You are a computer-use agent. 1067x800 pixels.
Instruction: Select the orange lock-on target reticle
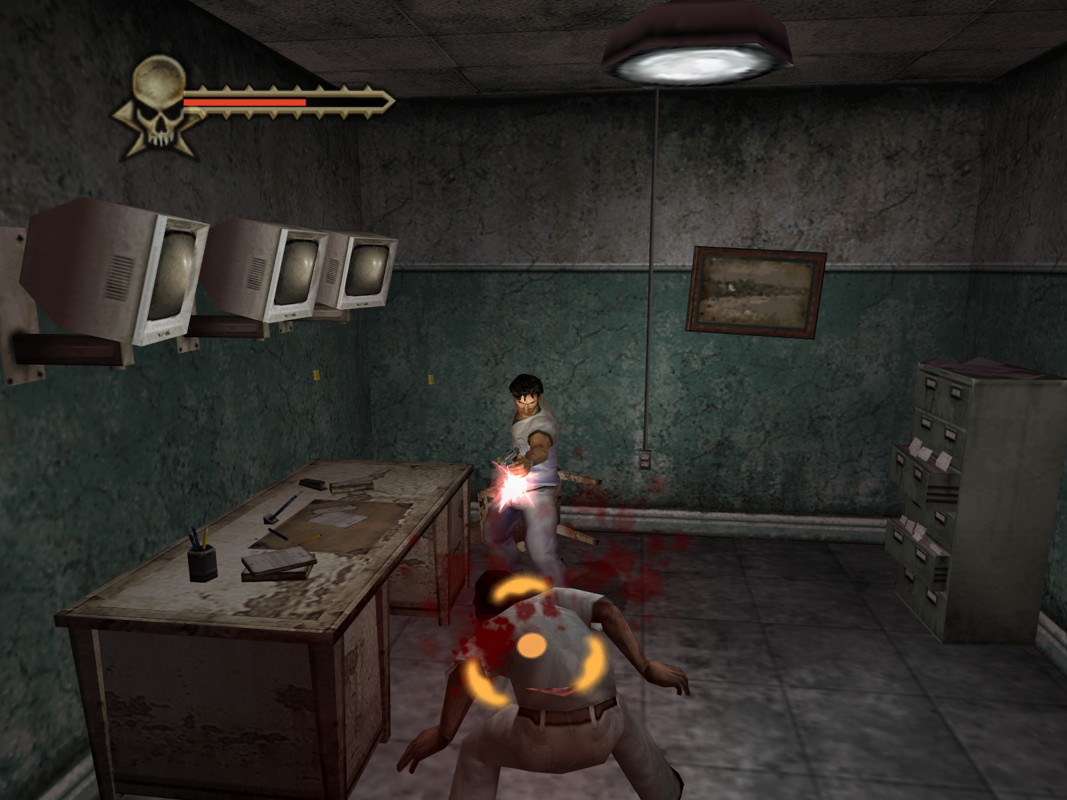point(532,645)
